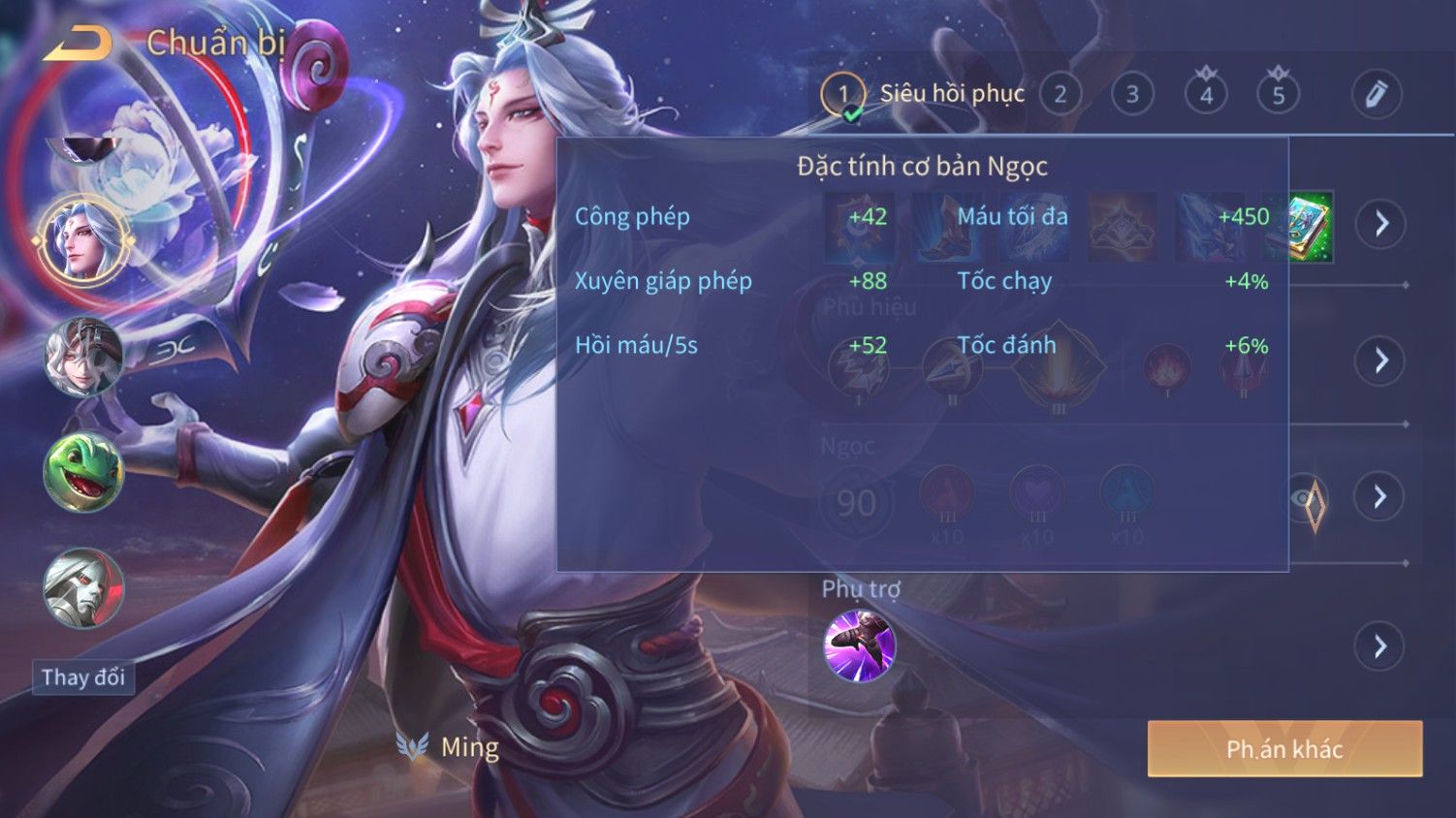
Task: Select the white-haired hero portrait with gold ring
Action: [x=83, y=241]
